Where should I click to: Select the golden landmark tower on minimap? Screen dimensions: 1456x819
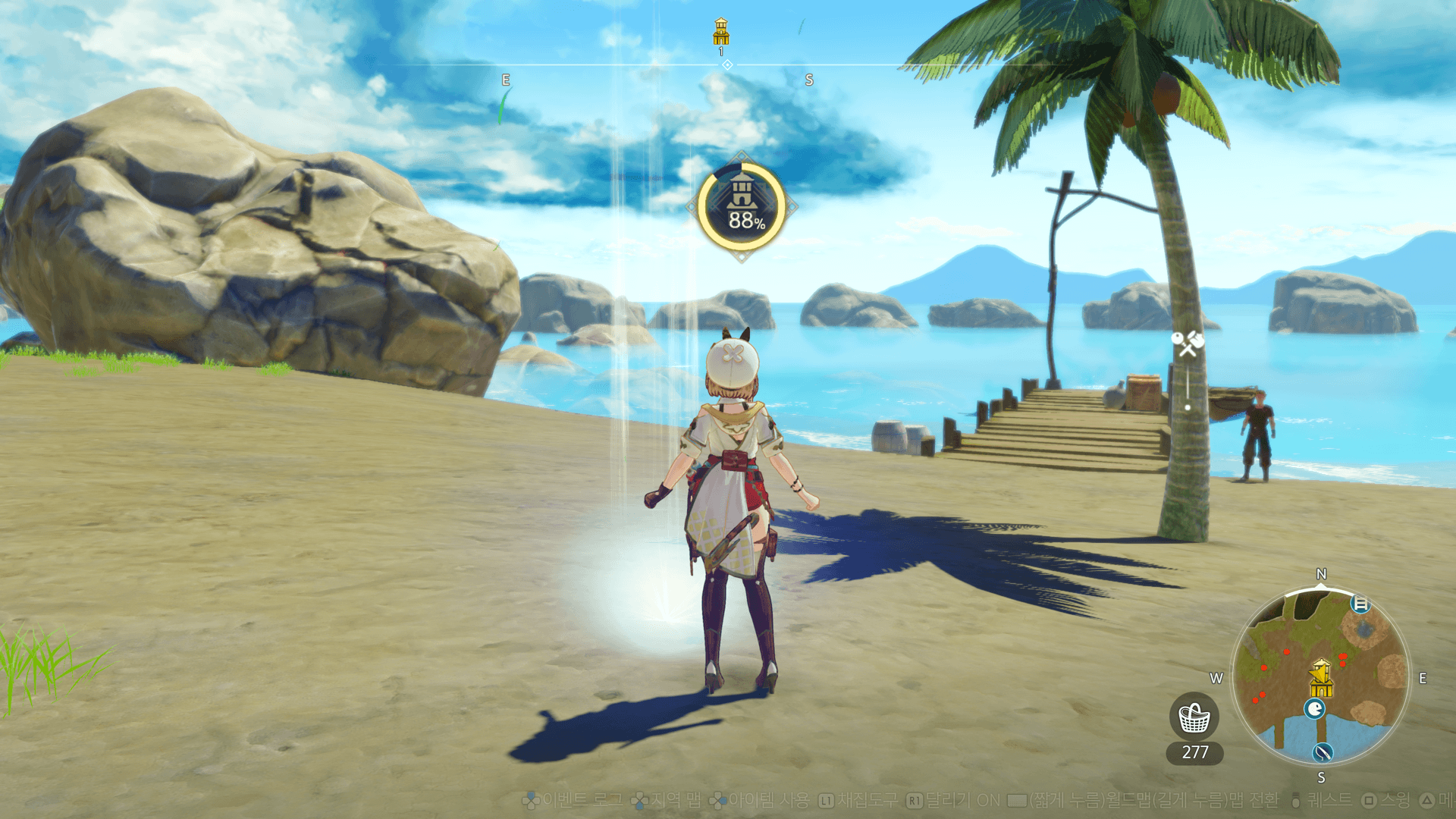click(1321, 678)
